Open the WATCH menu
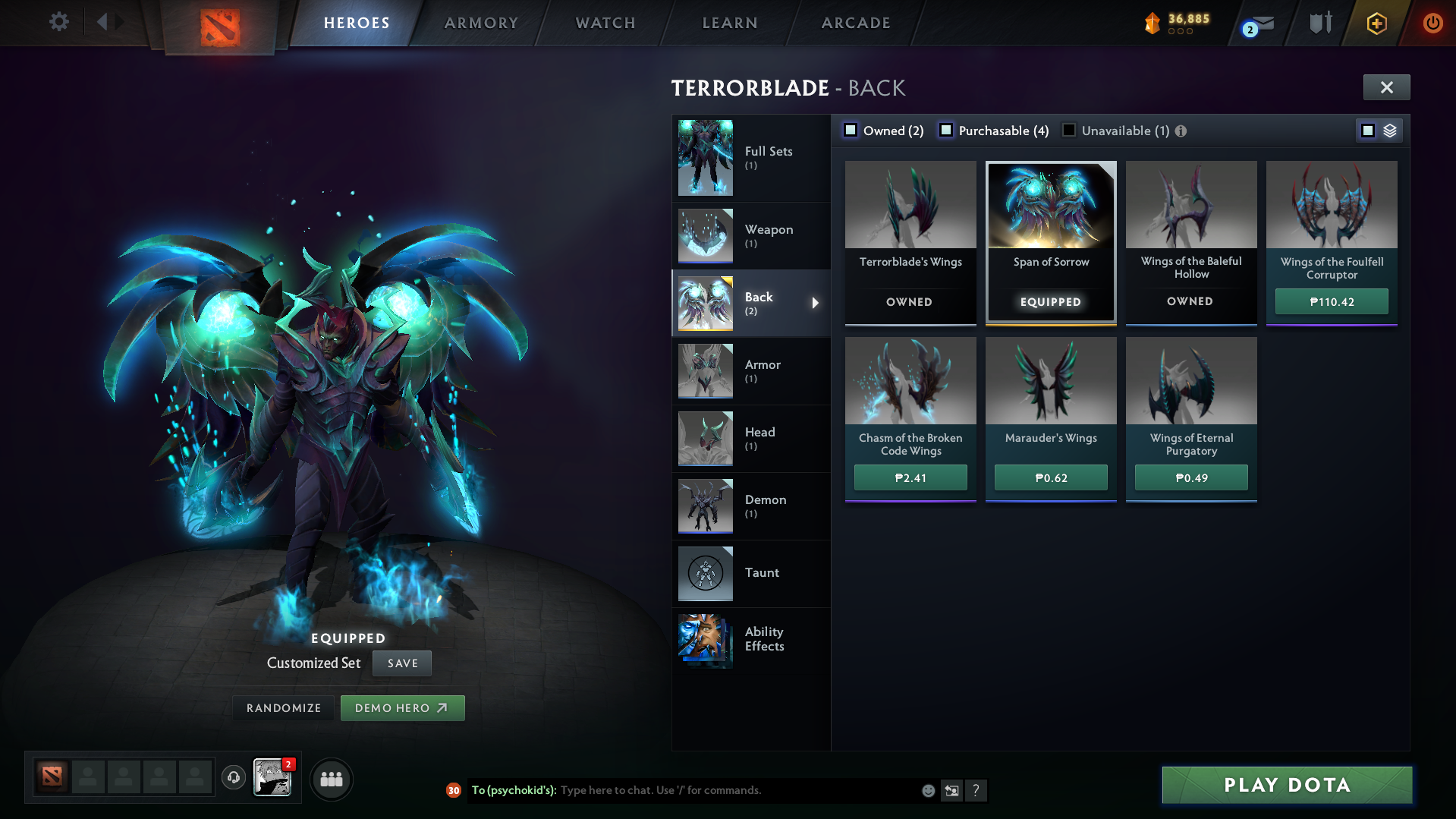 coord(604,23)
